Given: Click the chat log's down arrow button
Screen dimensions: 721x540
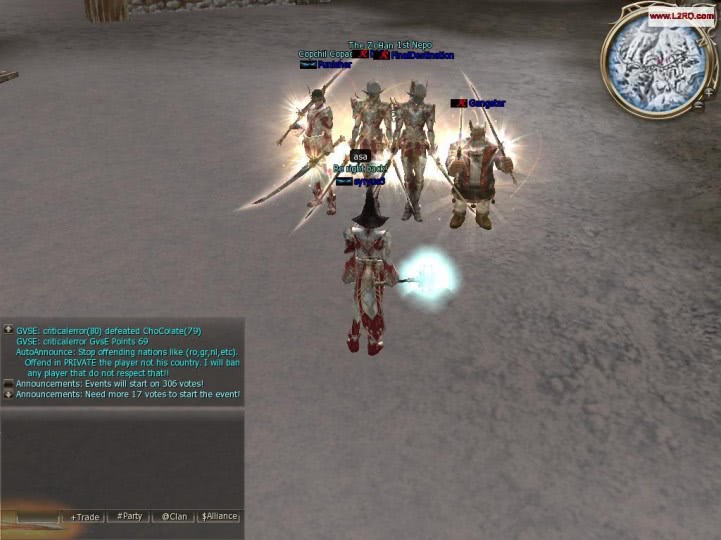Looking at the screenshot, I should point(8,394).
